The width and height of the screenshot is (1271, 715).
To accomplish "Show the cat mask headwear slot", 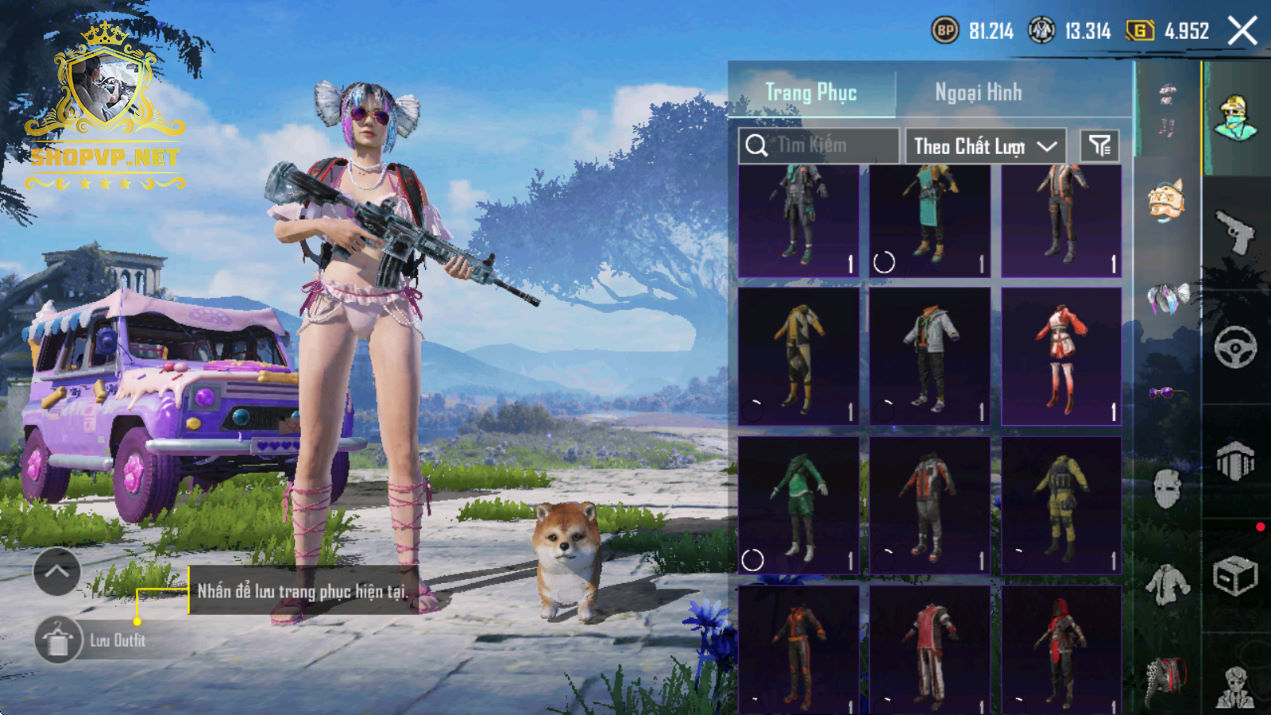I will 1166,200.
